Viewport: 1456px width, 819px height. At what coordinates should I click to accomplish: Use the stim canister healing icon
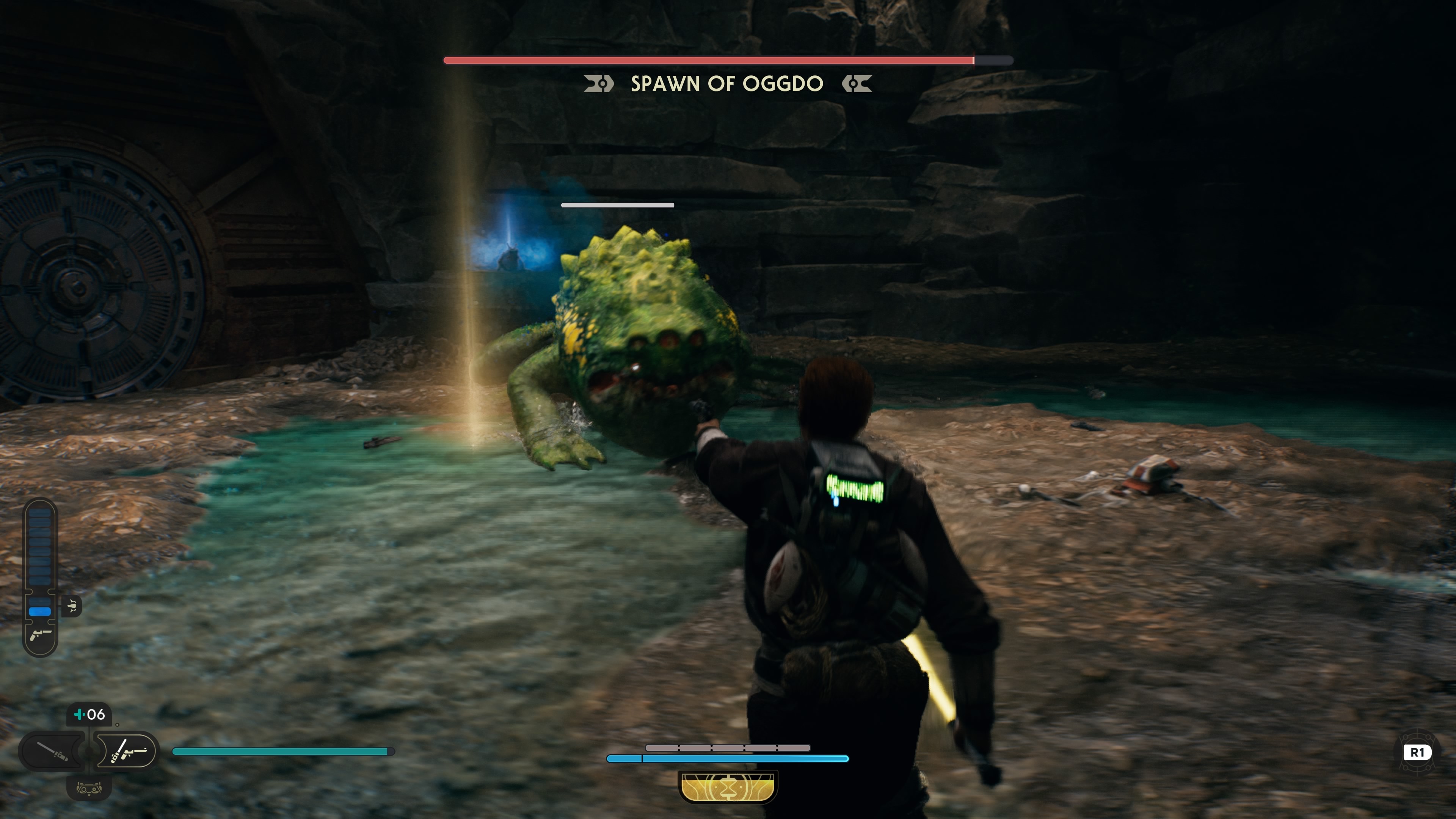tap(89, 714)
